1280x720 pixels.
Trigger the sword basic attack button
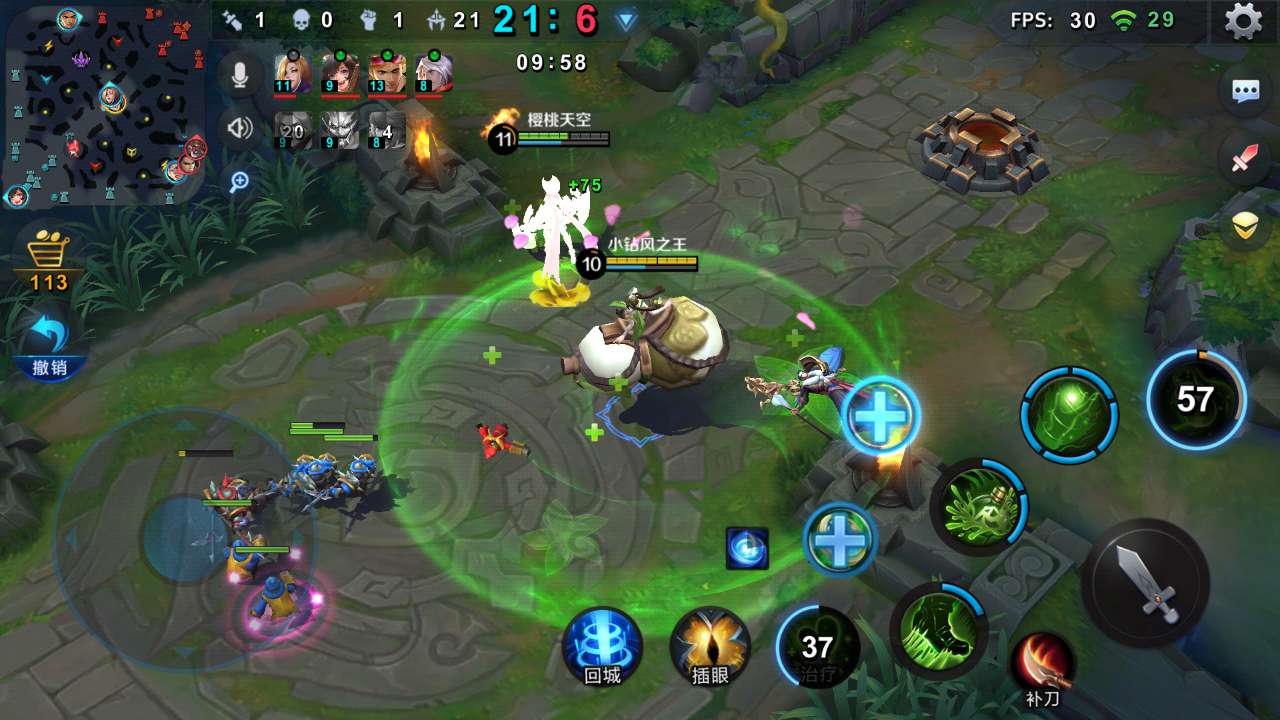(1146, 582)
